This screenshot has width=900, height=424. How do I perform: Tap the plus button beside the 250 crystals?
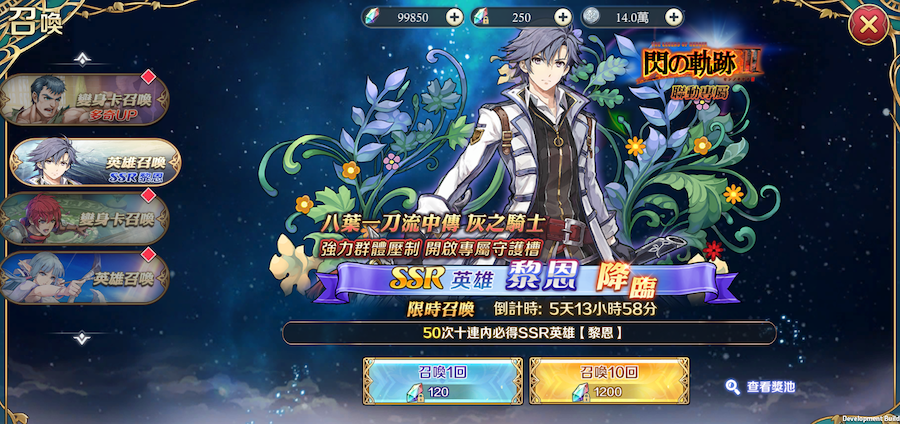562,17
